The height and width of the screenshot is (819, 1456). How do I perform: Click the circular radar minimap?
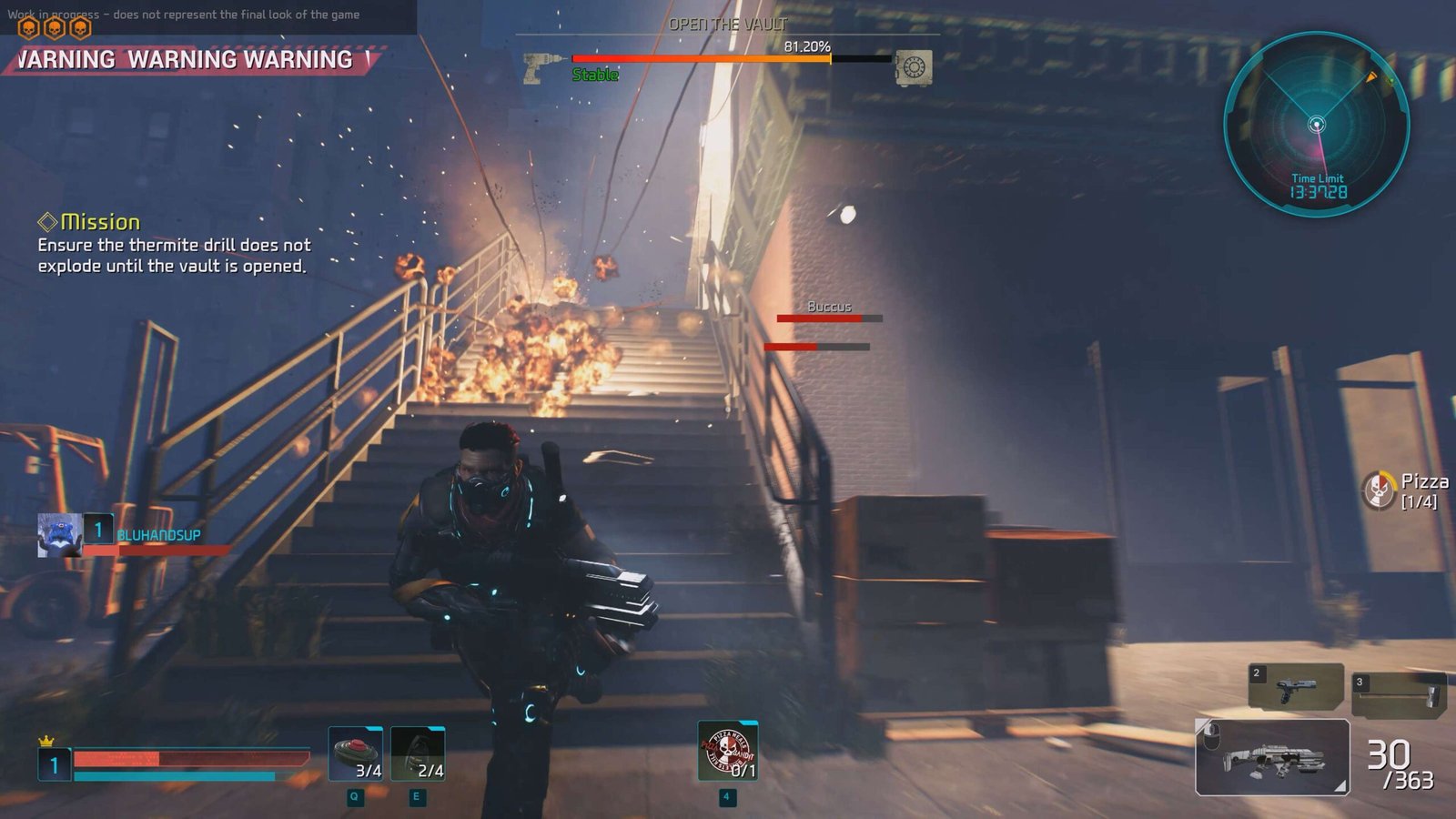point(1316,125)
